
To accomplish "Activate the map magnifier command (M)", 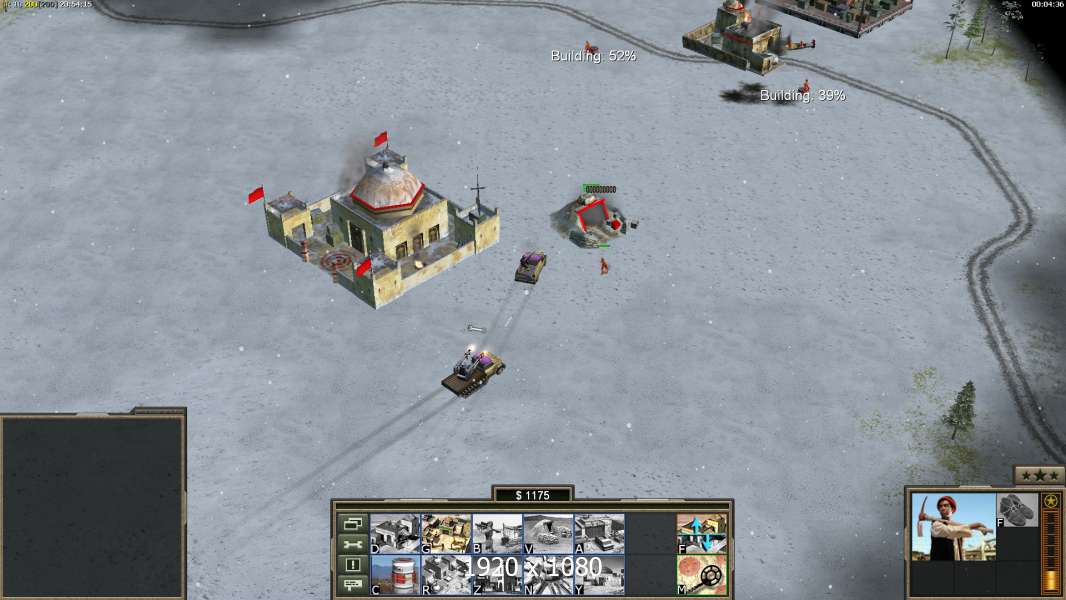I will point(701,574).
